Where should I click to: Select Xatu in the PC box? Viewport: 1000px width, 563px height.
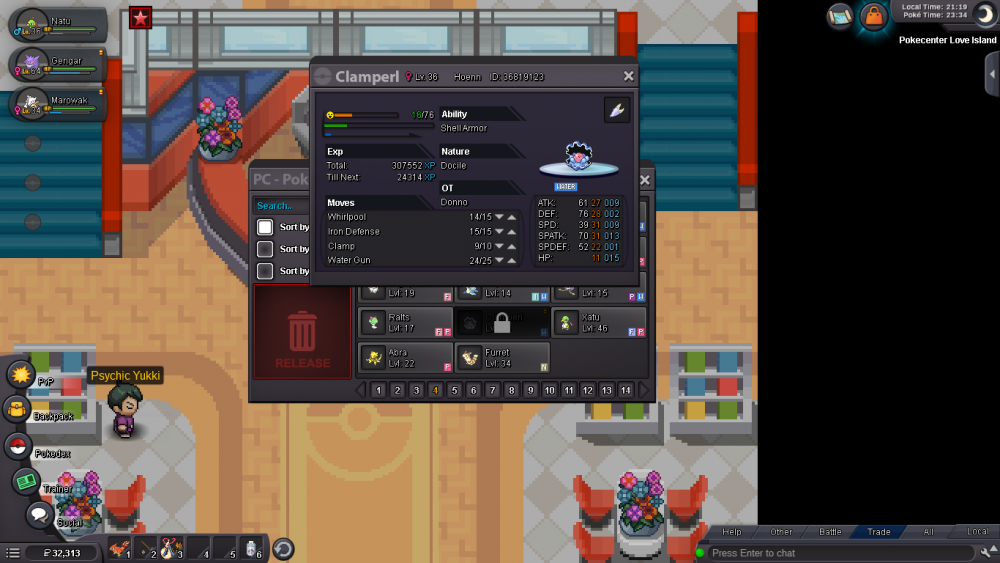click(x=599, y=322)
